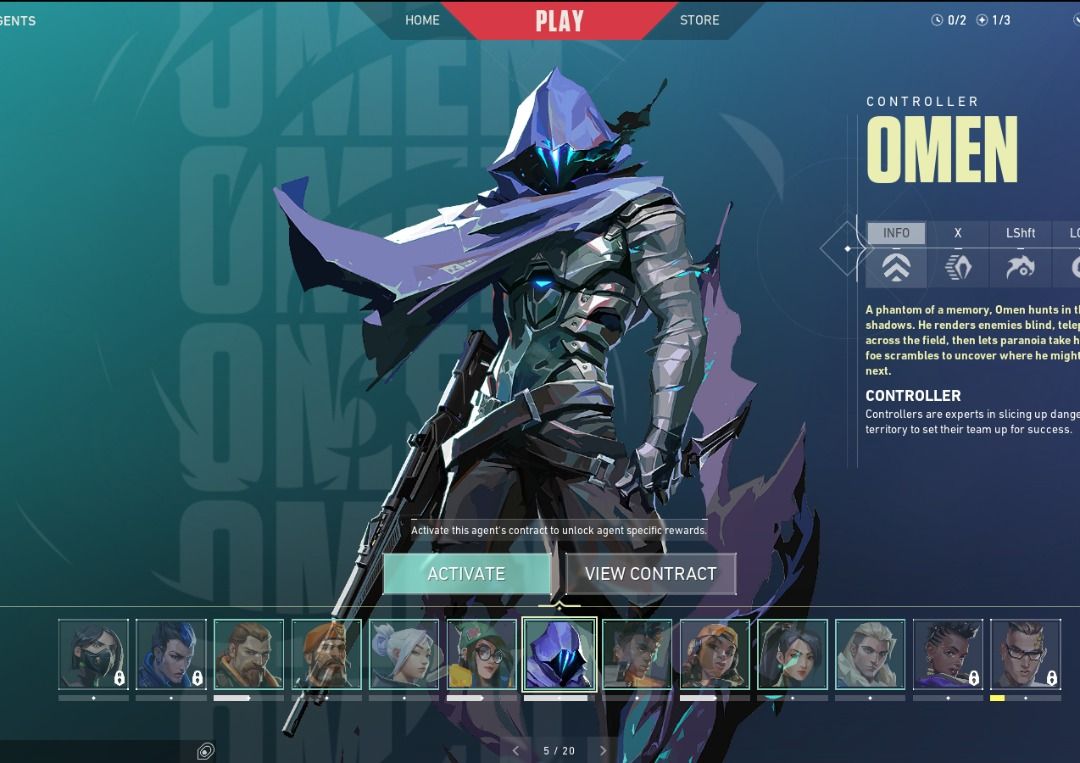Open the Play tab
Viewport: 1080px width, 763px height.
tap(559, 20)
